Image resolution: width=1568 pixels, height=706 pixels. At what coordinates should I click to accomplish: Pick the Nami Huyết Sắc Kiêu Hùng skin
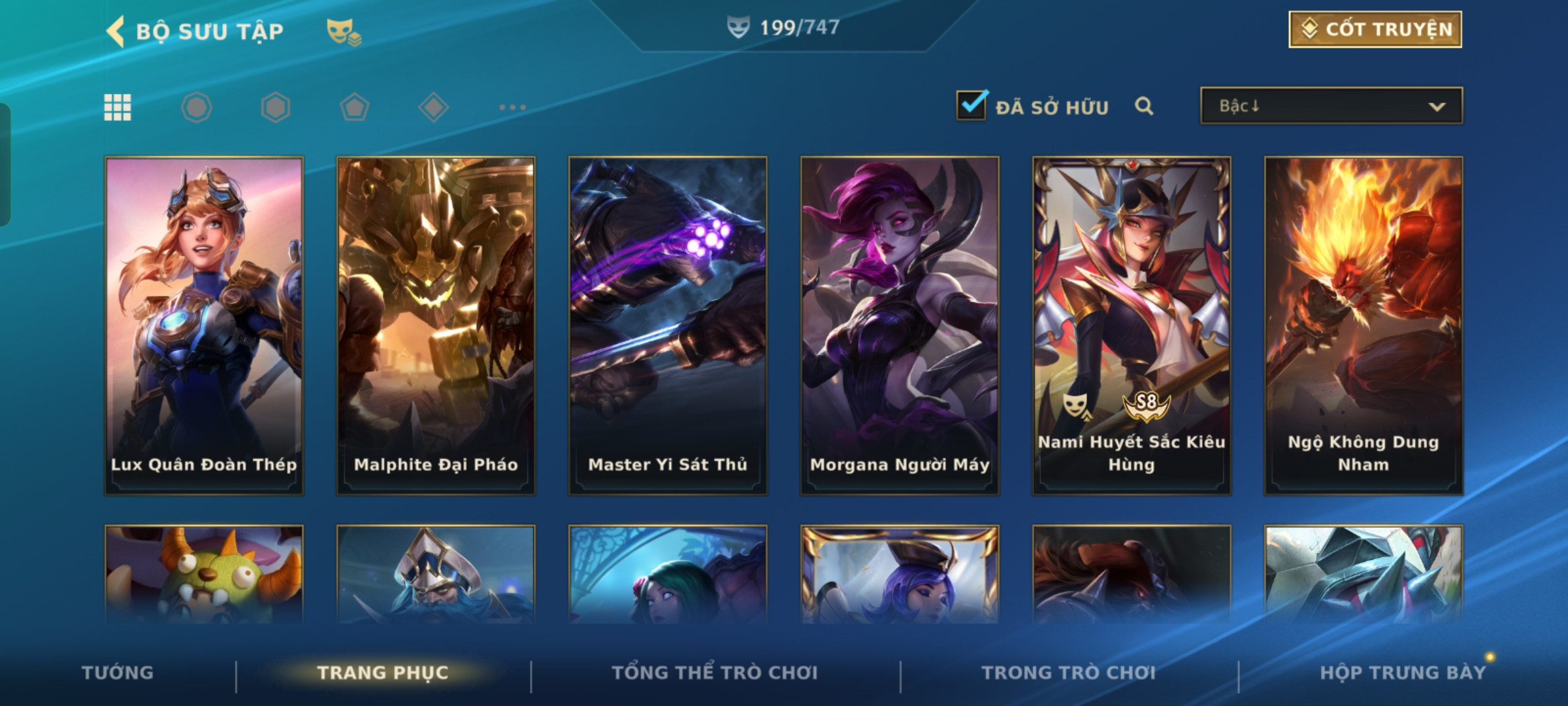click(1132, 325)
